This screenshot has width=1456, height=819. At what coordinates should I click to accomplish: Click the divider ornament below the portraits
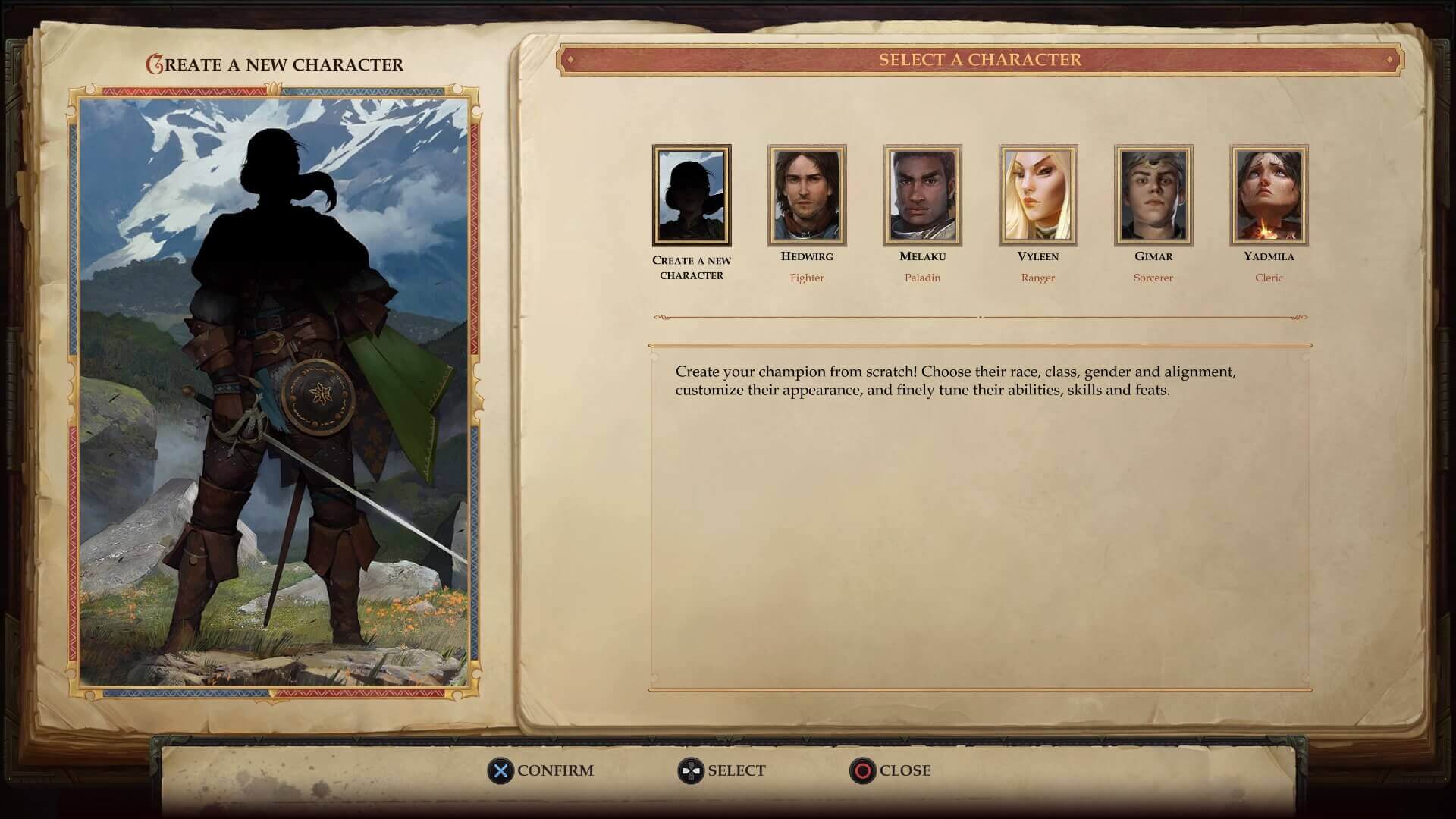(x=982, y=318)
